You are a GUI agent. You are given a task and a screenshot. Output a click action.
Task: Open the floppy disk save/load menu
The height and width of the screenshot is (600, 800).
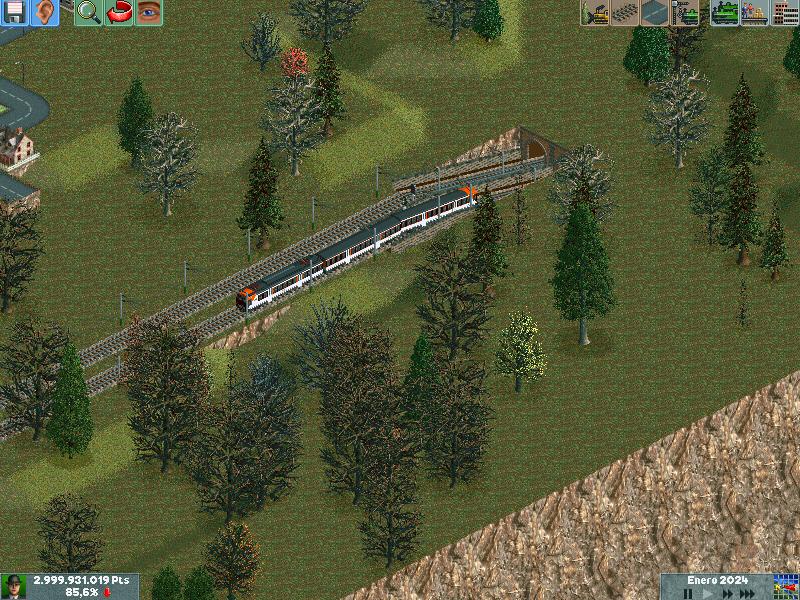point(14,12)
